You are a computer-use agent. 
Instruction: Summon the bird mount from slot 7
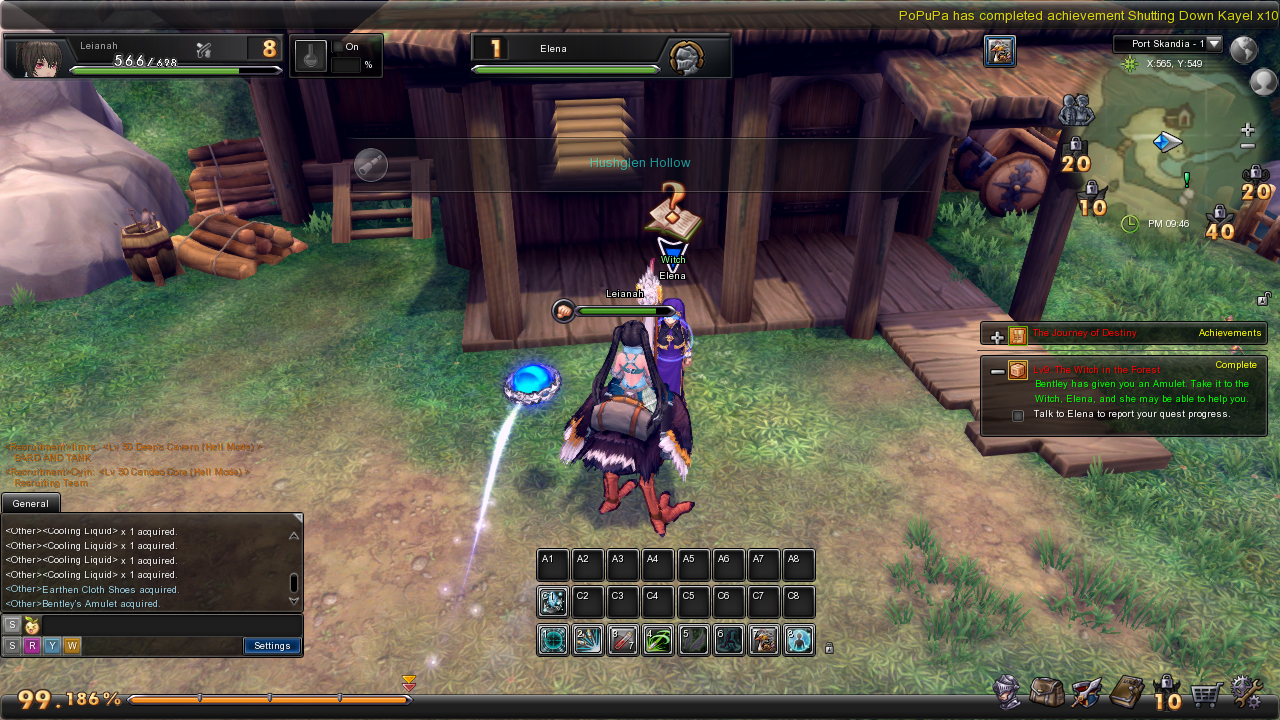tap(764, 640)
